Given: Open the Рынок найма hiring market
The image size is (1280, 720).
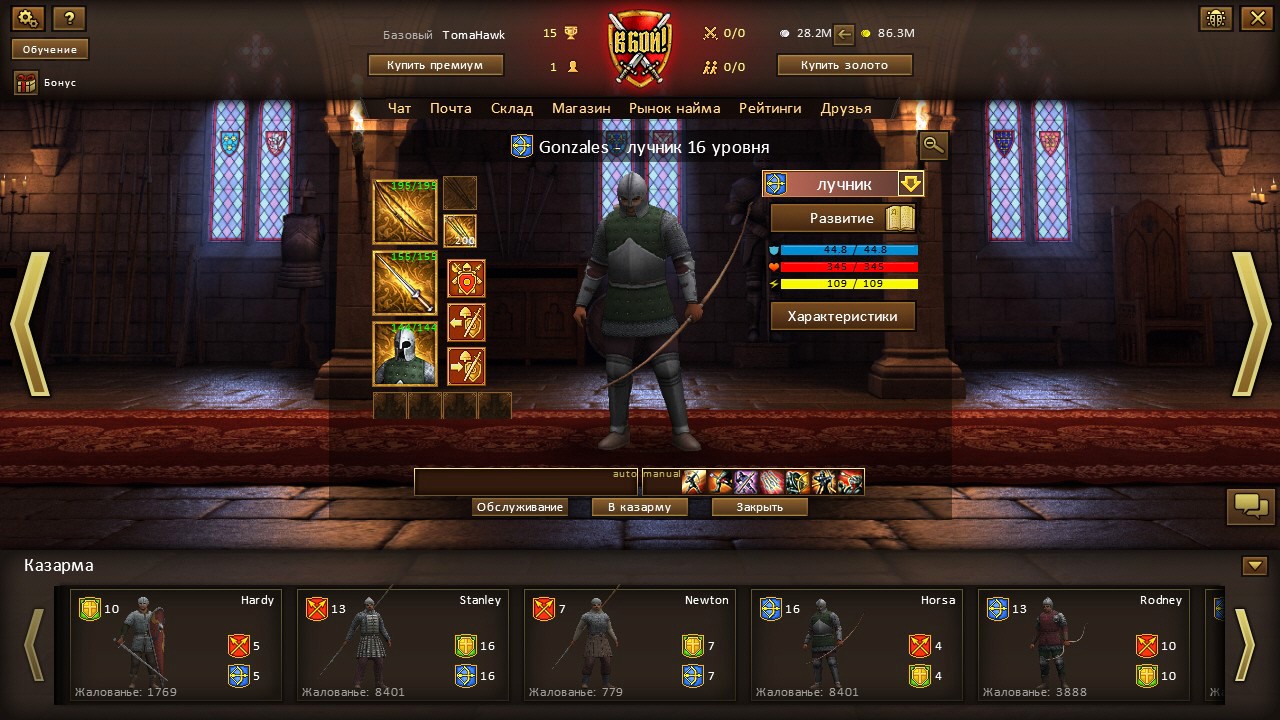Looking at the screenshot, I should point(674,108).
